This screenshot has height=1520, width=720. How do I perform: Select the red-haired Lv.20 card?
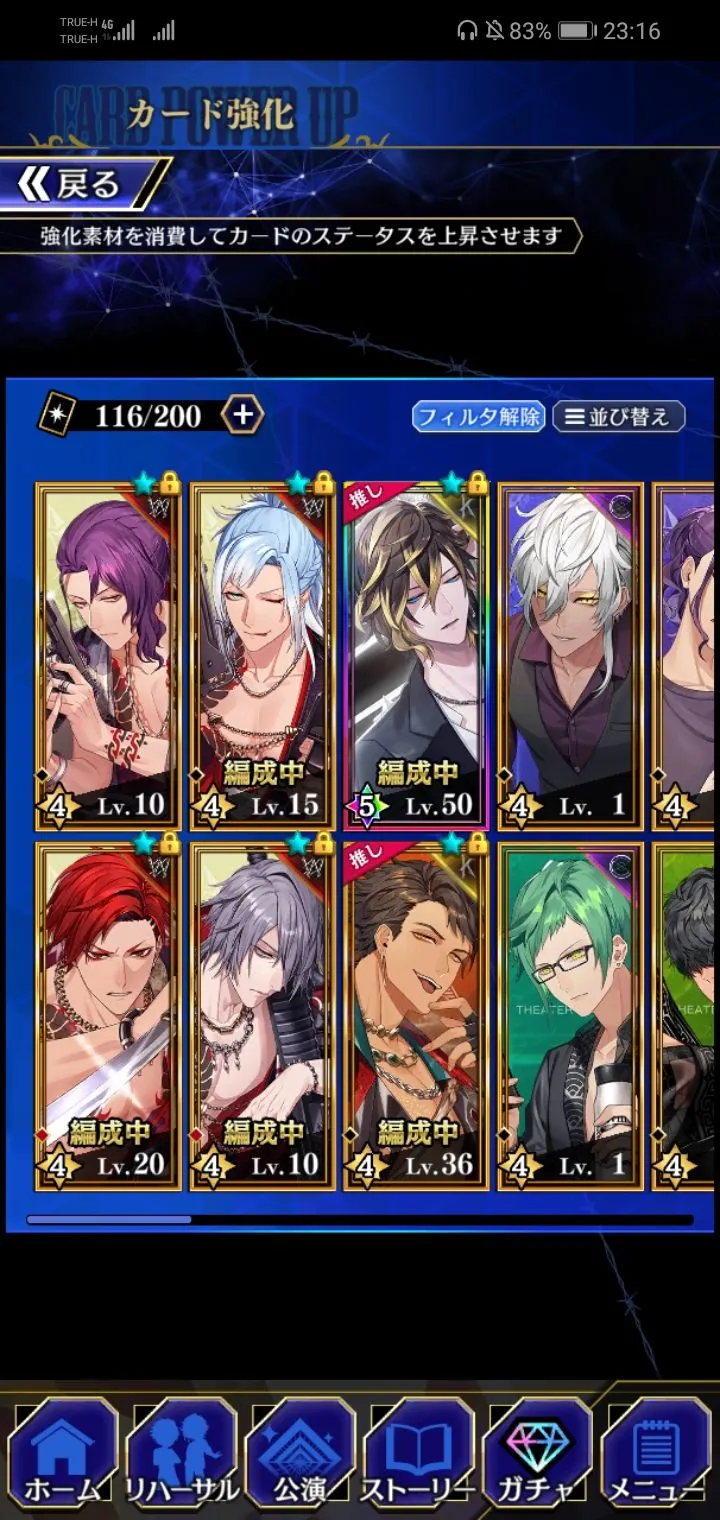point(109,1015)
